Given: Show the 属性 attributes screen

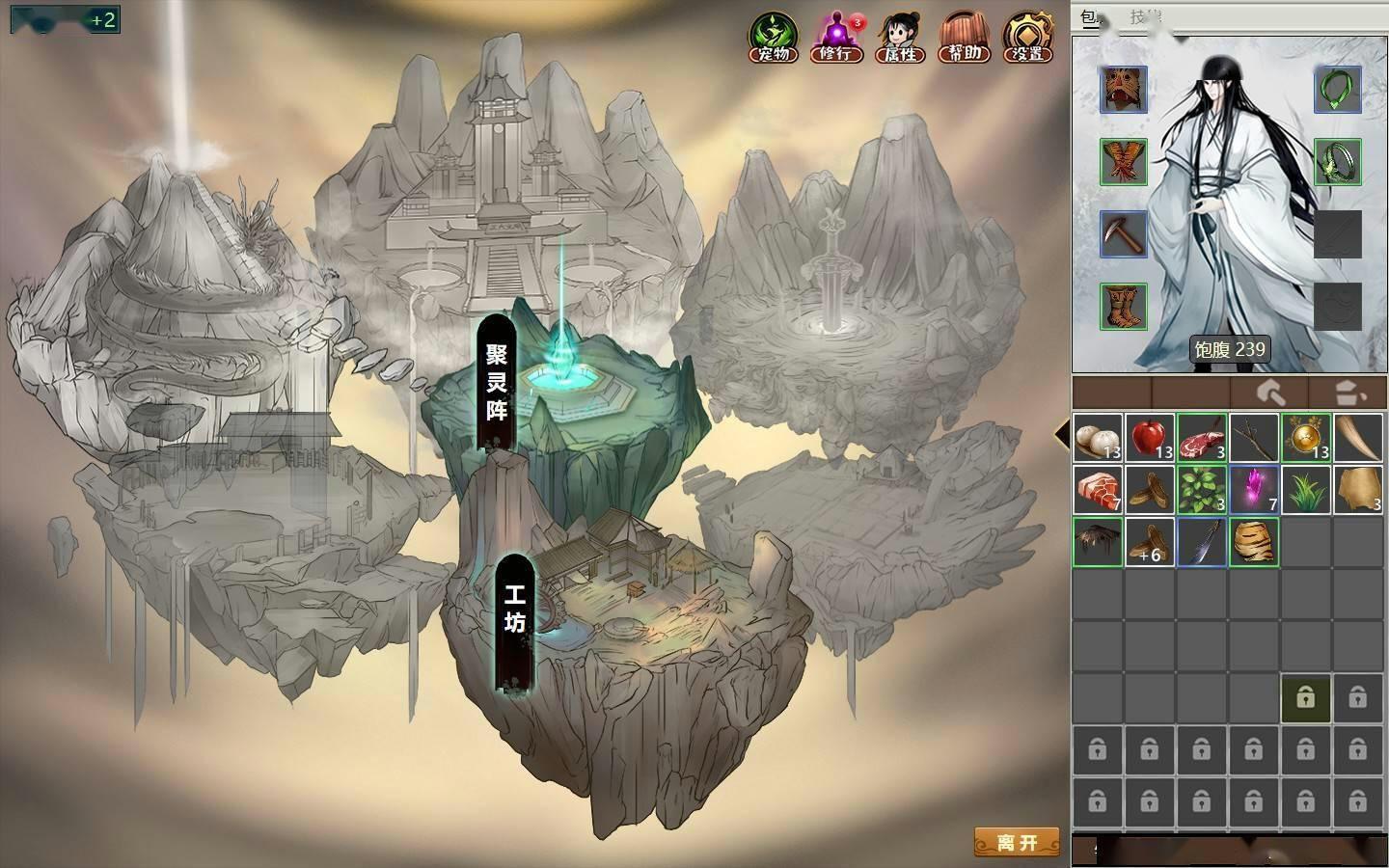Looking at the screenshot, I should (900, 39).
